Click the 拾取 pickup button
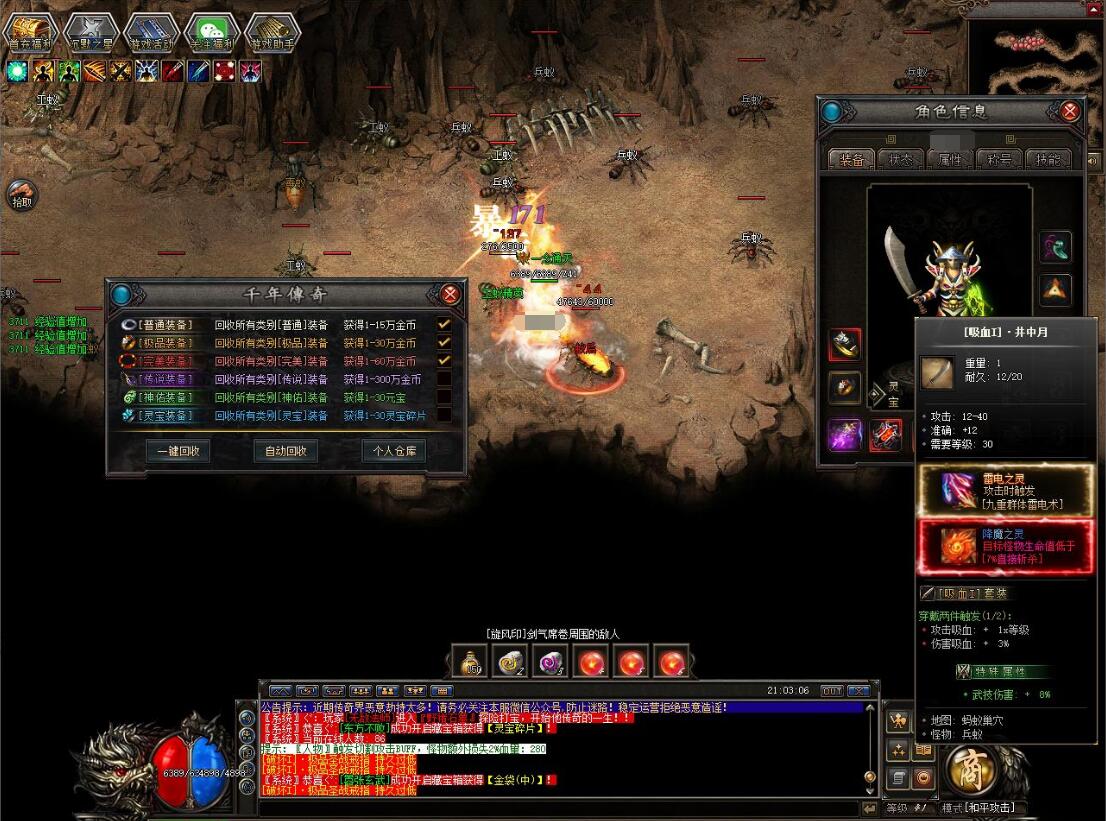 point(21,194)
